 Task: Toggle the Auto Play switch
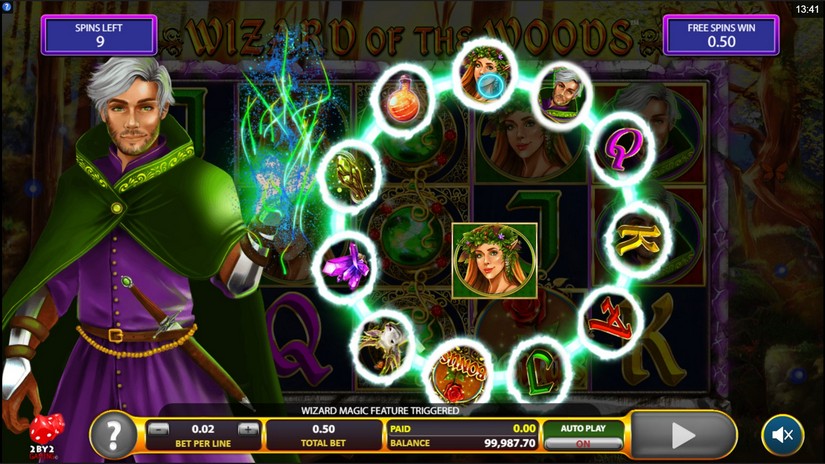pyautogui.click(x=583, y=443)
